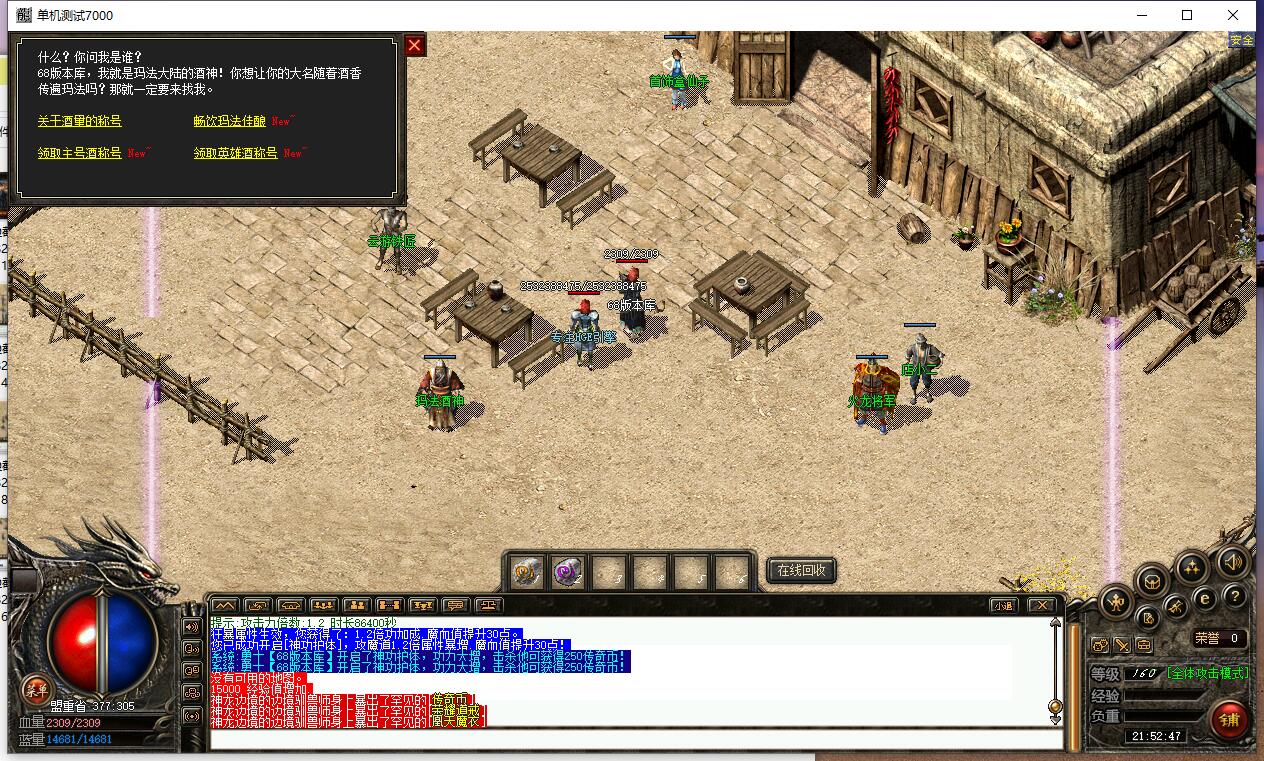
Task: Click the 在线回收 button
Action: tap(800, 570)
